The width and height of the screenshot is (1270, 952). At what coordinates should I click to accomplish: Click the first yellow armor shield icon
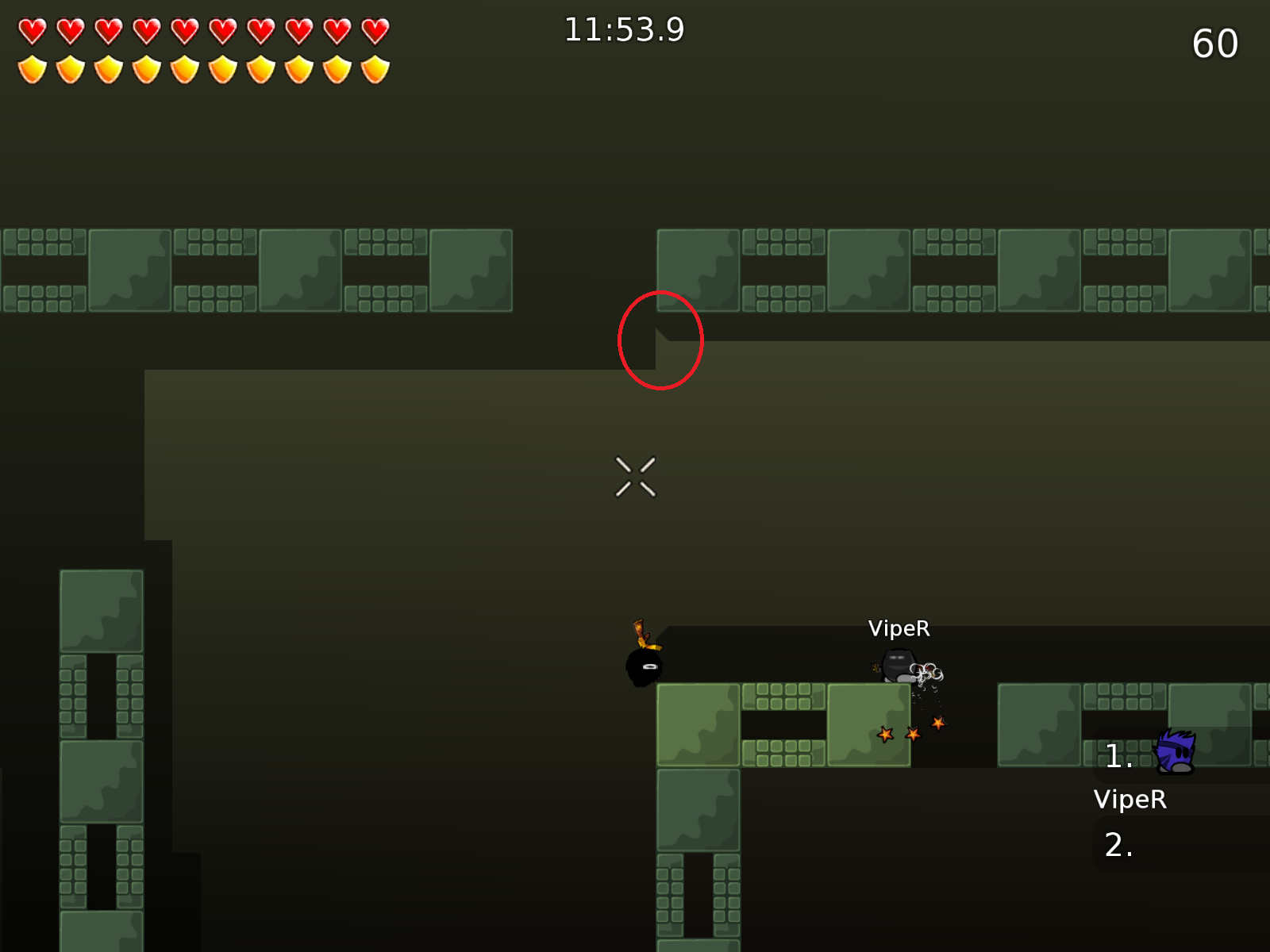[33, 70]
